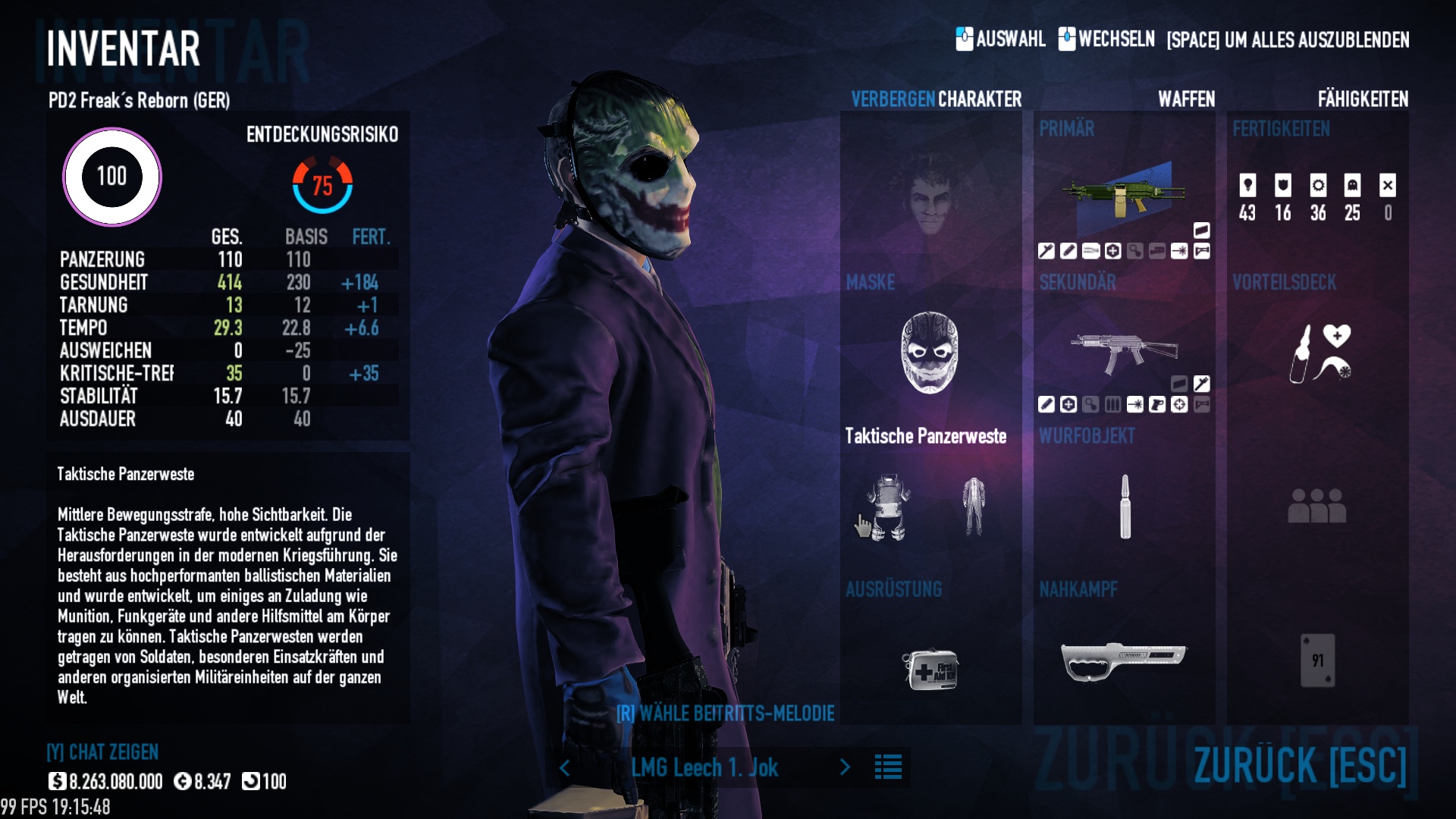
Task: Select the throwable injector slot
Action: coord(1125,507)
